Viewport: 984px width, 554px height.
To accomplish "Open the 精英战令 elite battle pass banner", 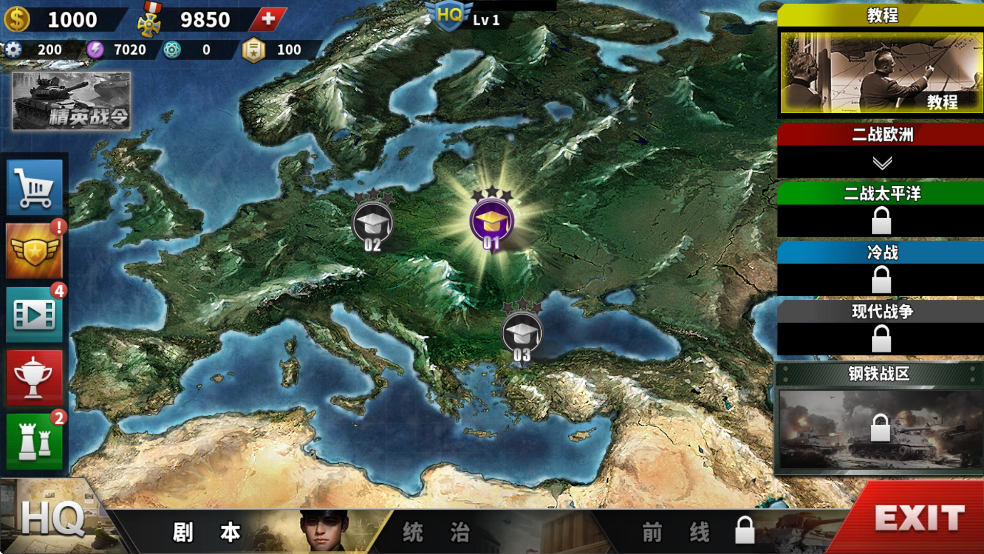I will 71,102.
